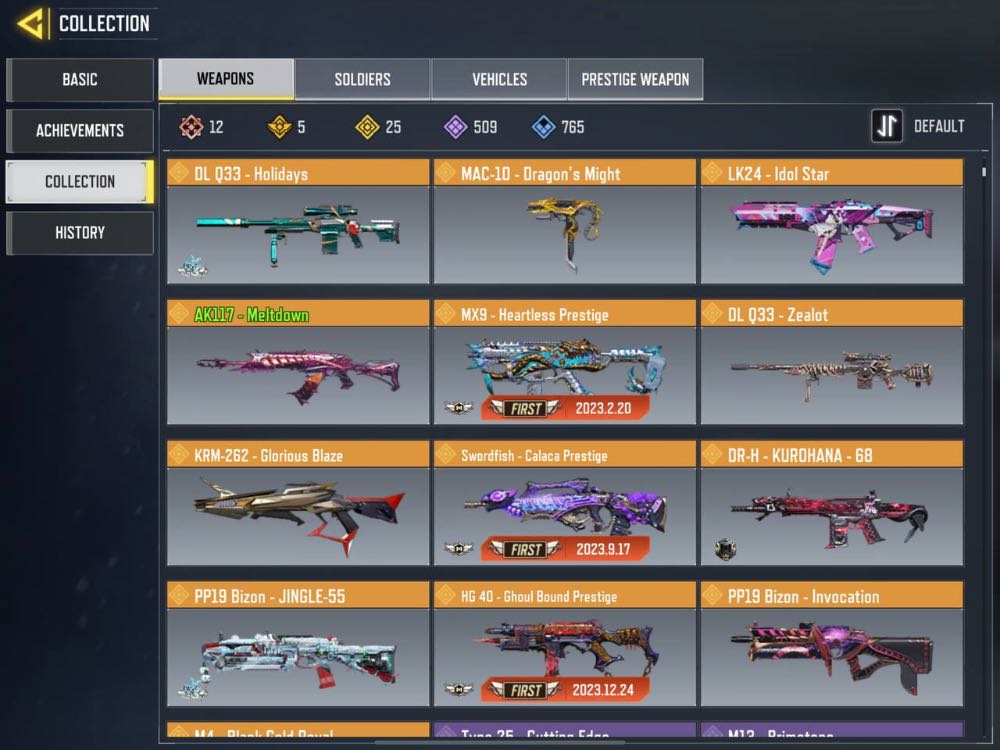The image size is (1000, 750).
Task: Change the Default sort order
Action: tap(918, 127)
